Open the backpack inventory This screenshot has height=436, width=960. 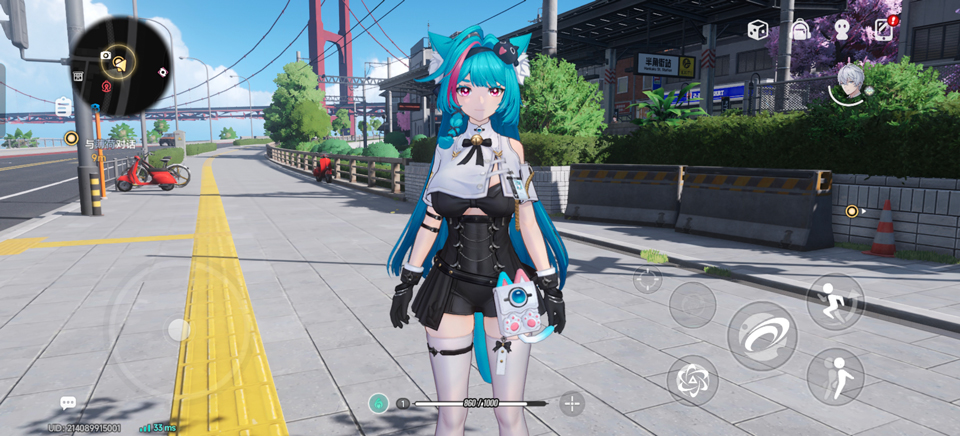(800, 30)
